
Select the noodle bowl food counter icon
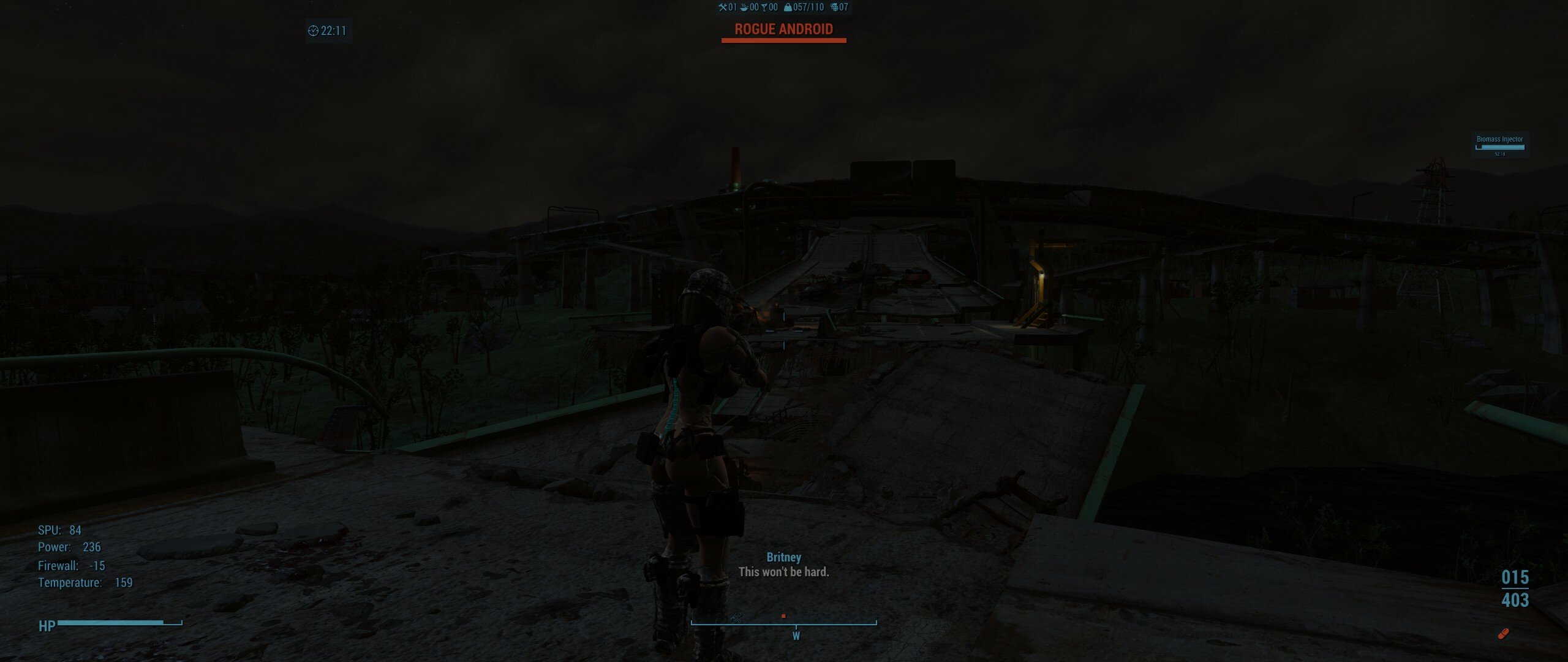[x=744, y=8]
